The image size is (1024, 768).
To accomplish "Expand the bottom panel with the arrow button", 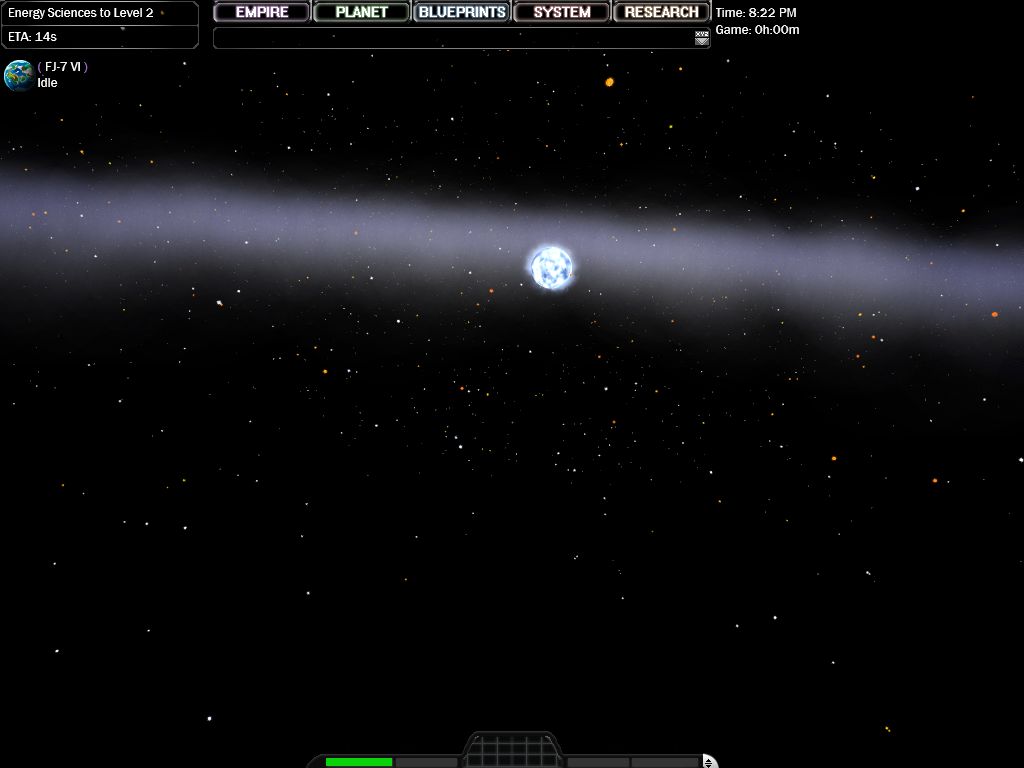I will click(x=709, y=762).
